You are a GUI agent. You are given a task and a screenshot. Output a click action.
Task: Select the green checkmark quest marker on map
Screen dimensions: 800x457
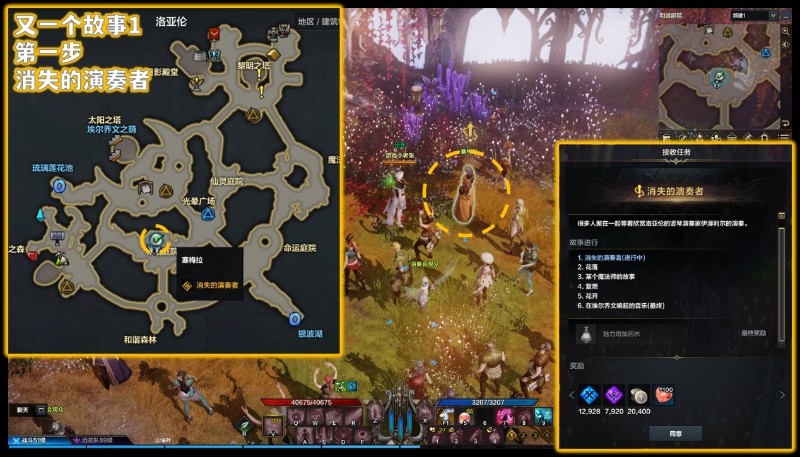coord(155,239)
